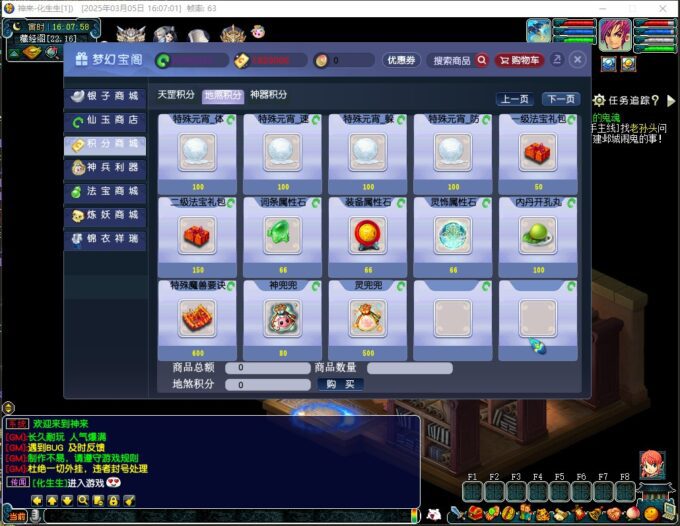Viewport: 680px width, 526px height.
Task: Go to 下一页 next page
Action: point(560,99)
